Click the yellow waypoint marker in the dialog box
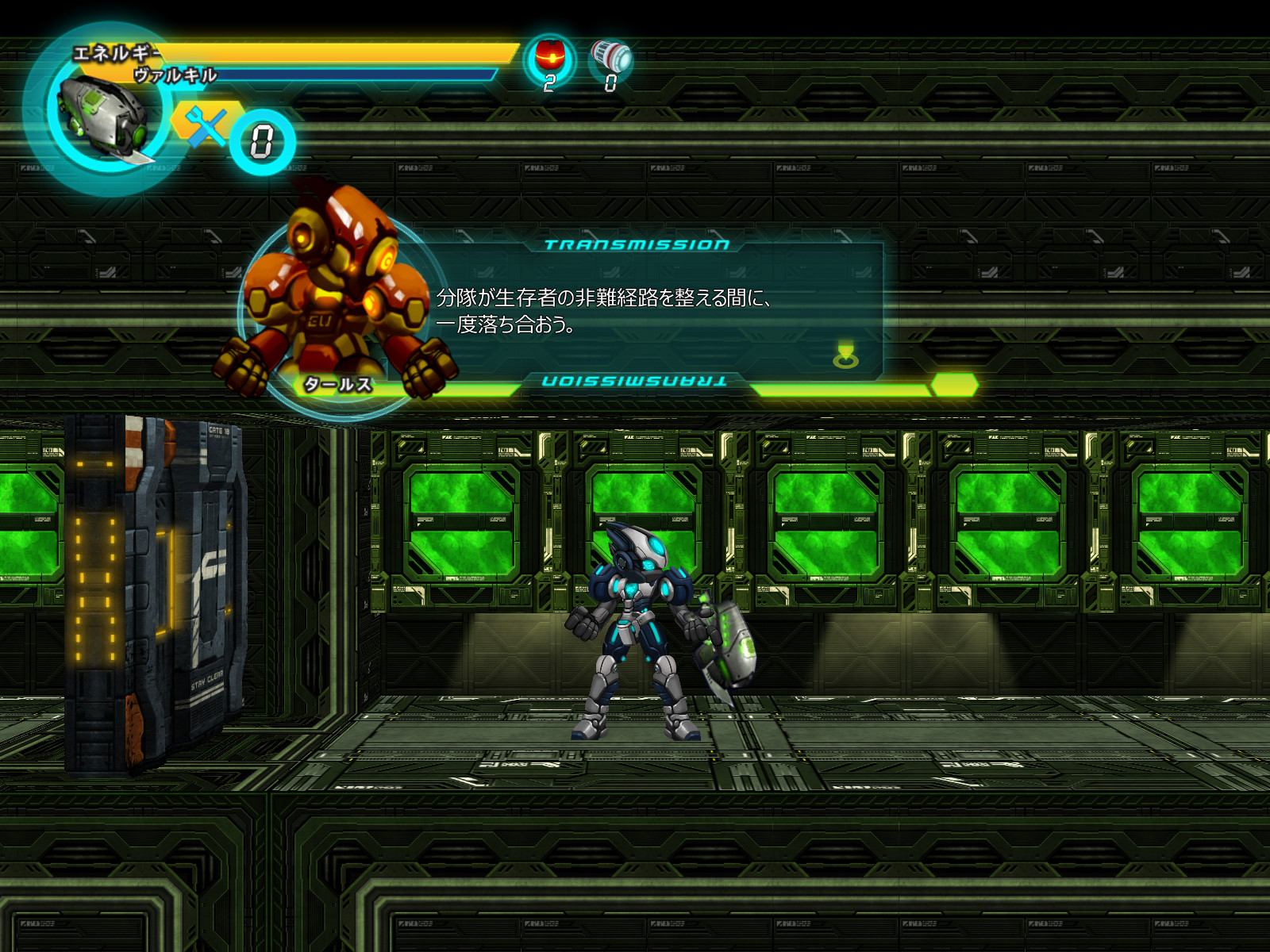The image size is (1270, 952). [847, 355]
